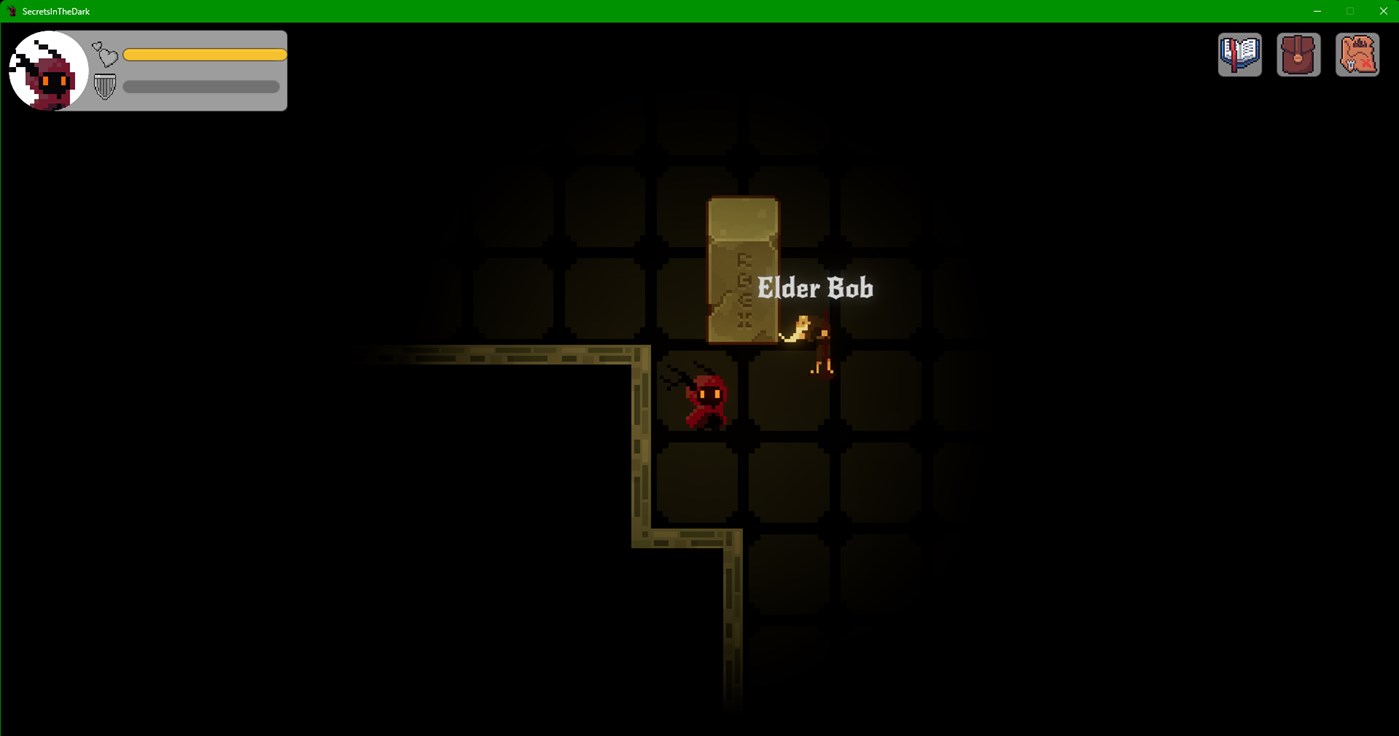Viewport: 1399px width, 736px height.
Task: Click the yellow health bar
Action: tap(204, 53)
